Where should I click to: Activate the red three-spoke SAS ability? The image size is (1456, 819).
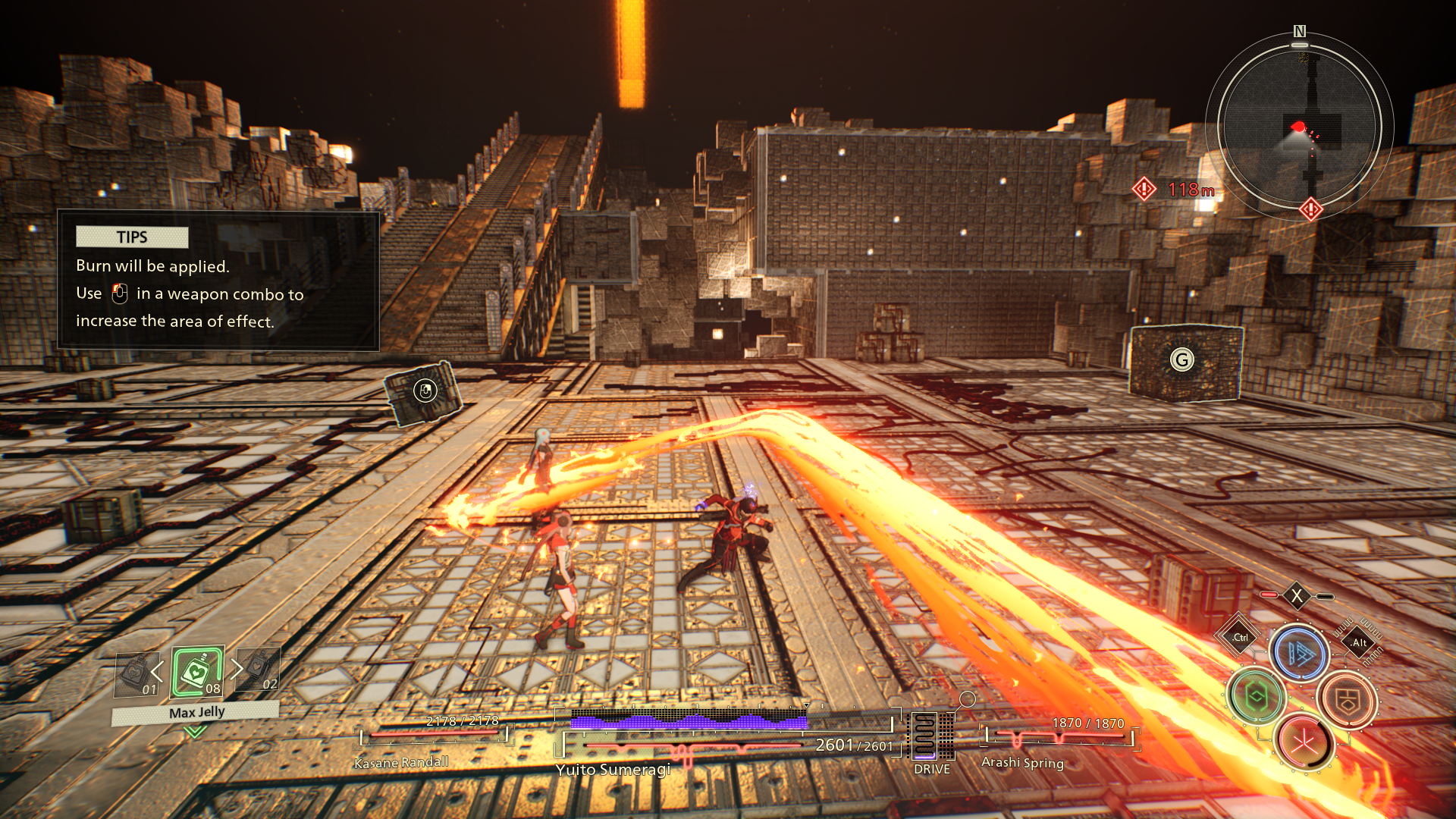point(1304,742)
